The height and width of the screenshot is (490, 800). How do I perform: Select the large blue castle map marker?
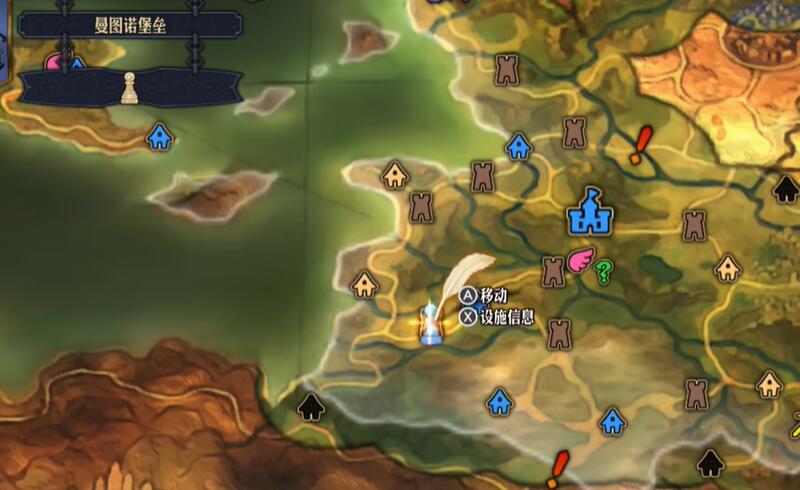coord(589,211)
